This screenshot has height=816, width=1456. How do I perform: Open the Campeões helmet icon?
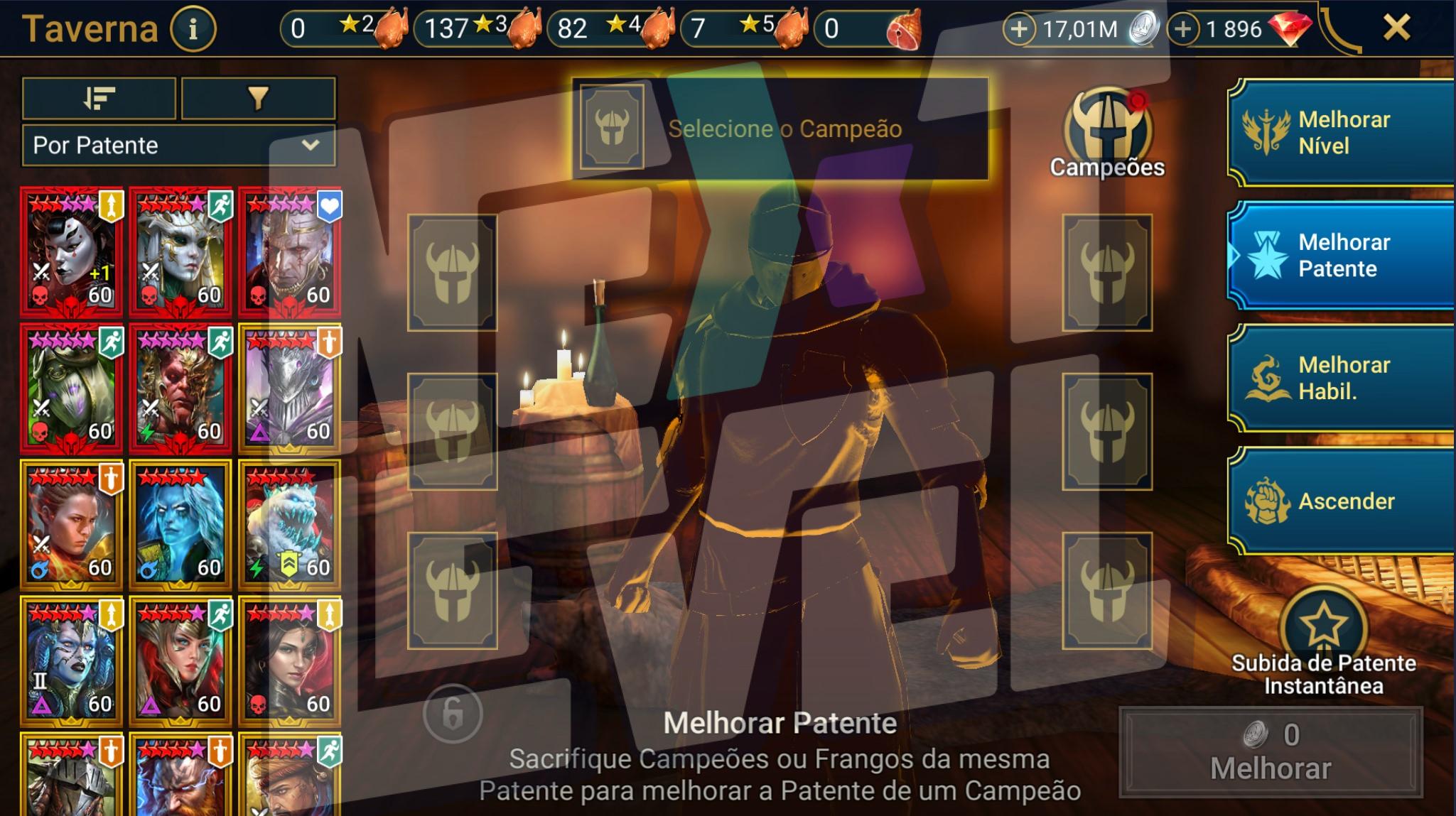(x=1106, y=133)
